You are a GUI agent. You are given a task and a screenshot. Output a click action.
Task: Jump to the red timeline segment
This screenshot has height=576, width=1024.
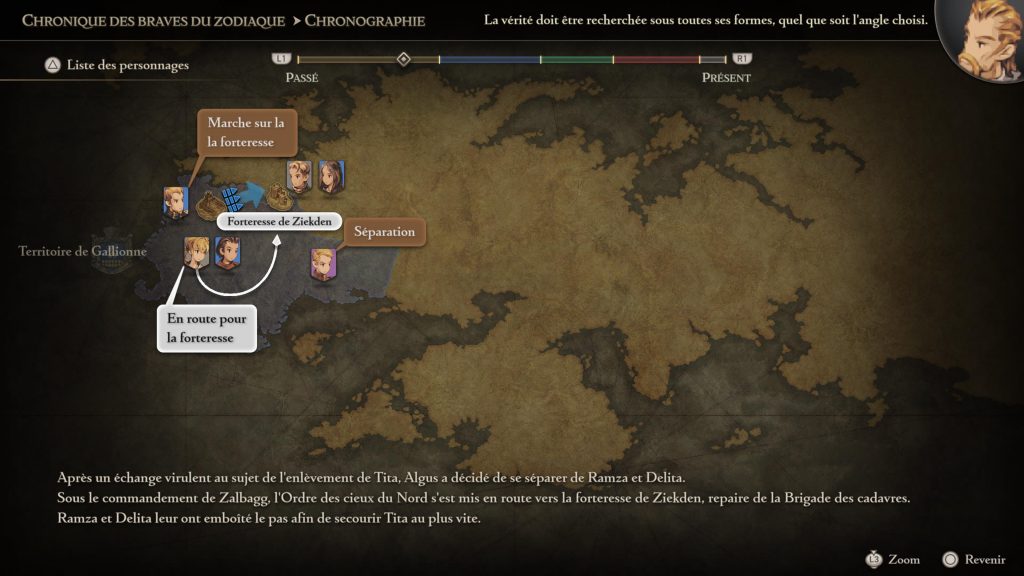point(655,60)
